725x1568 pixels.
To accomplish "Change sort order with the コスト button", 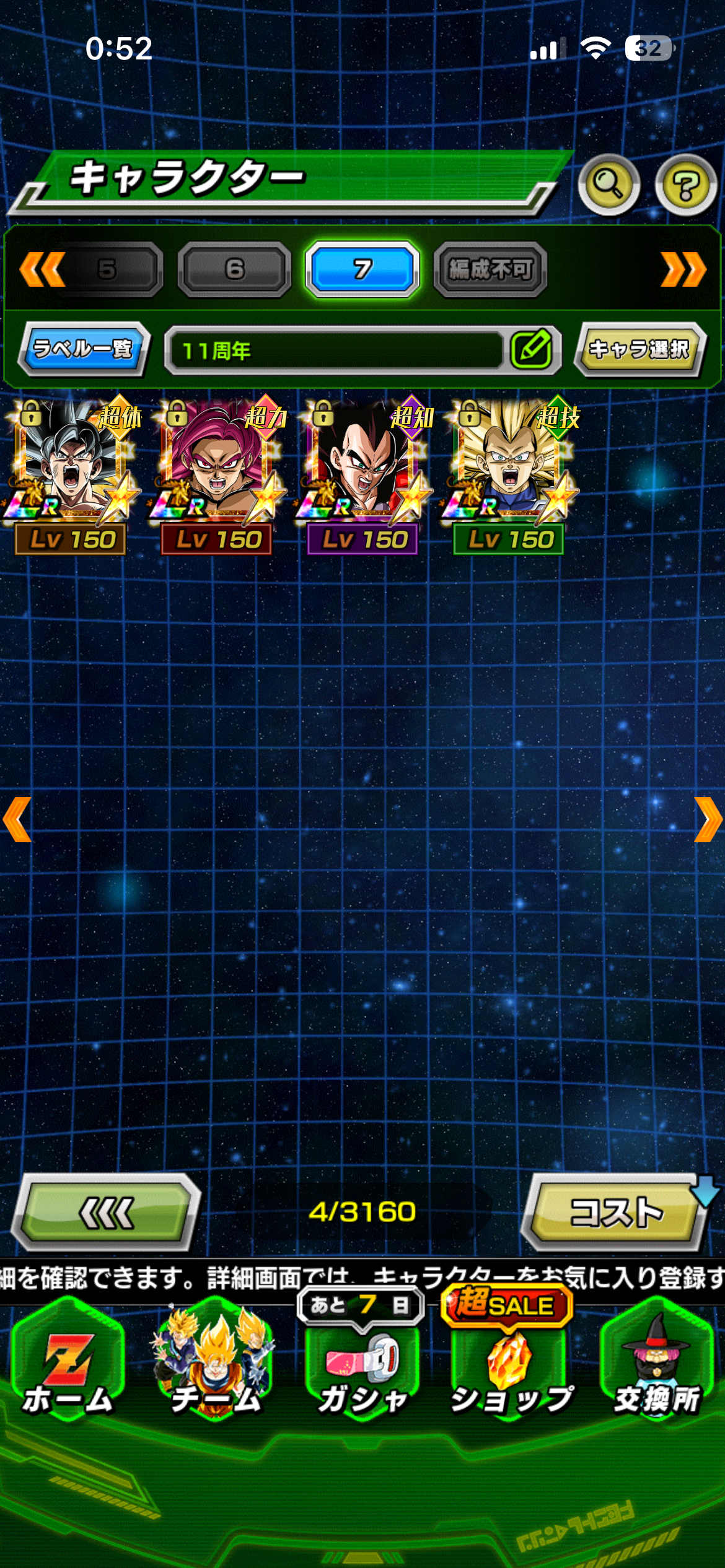I will tap(617, 1212).
